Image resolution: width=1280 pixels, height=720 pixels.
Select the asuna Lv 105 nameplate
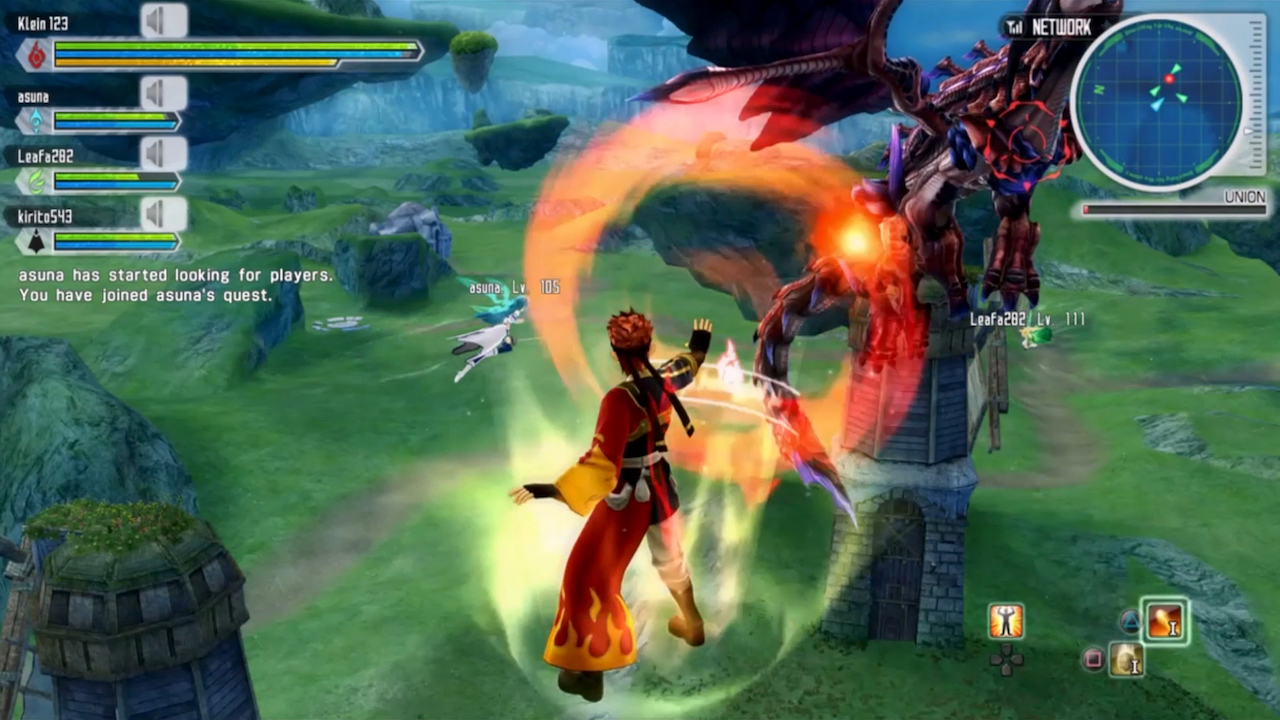[x=514, y=288]
